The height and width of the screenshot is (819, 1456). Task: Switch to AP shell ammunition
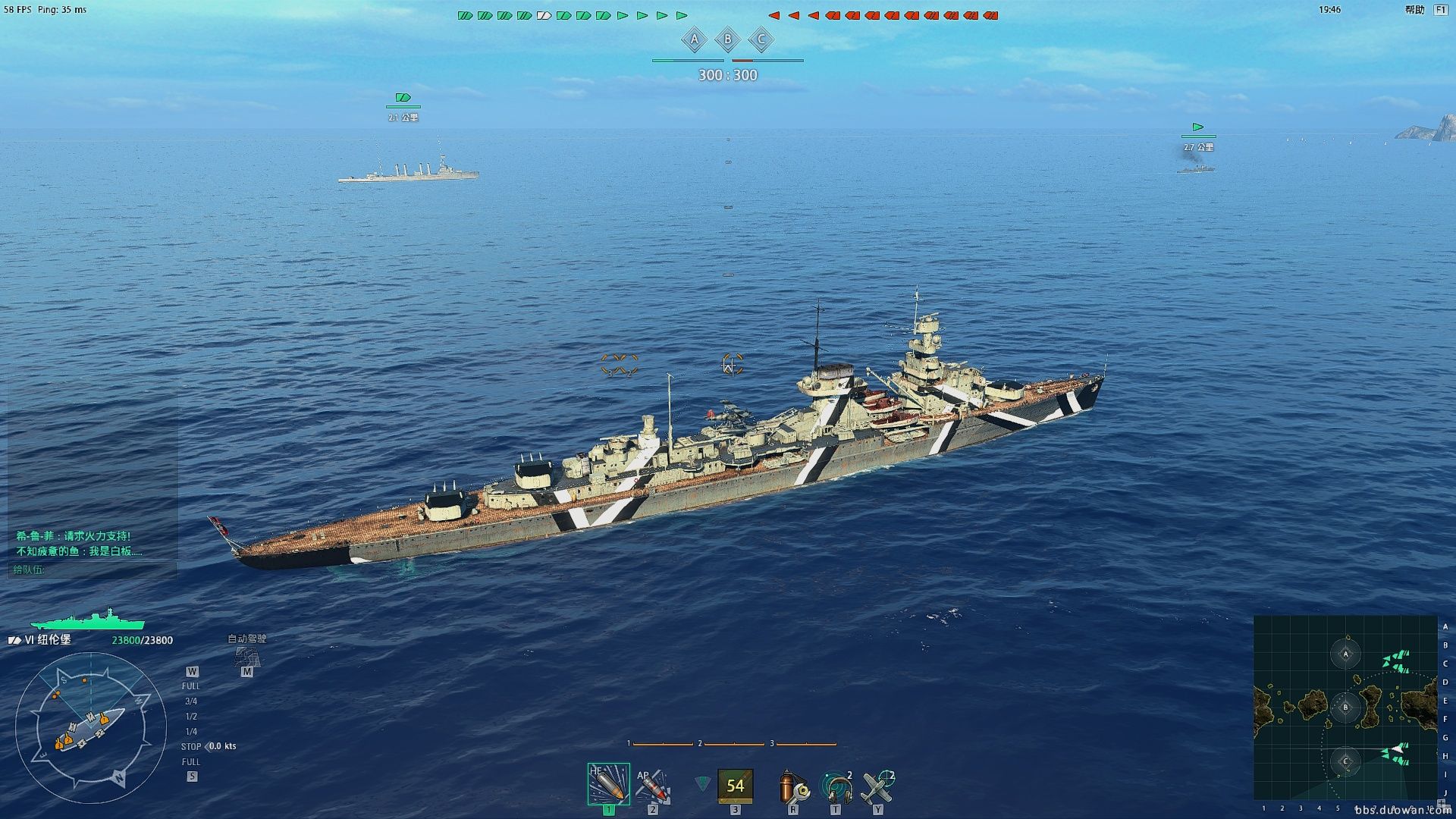point(652,786)
